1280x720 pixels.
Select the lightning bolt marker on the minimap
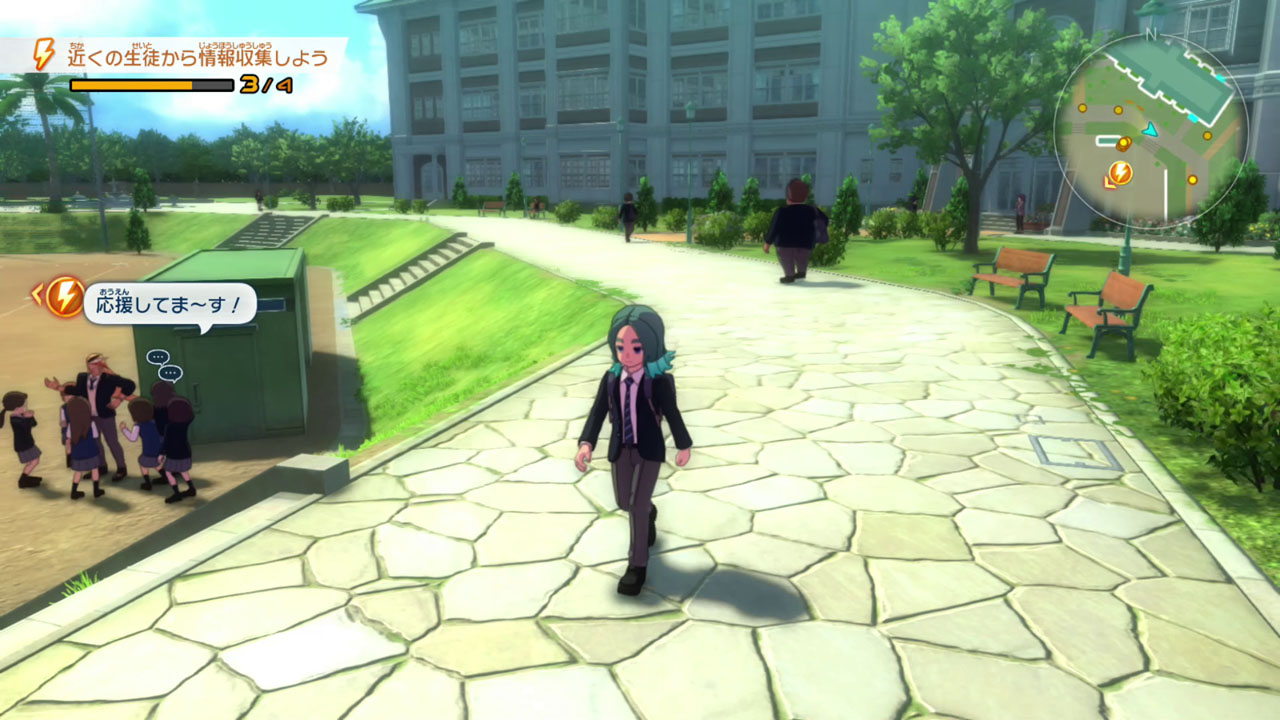pos(1120,174)
